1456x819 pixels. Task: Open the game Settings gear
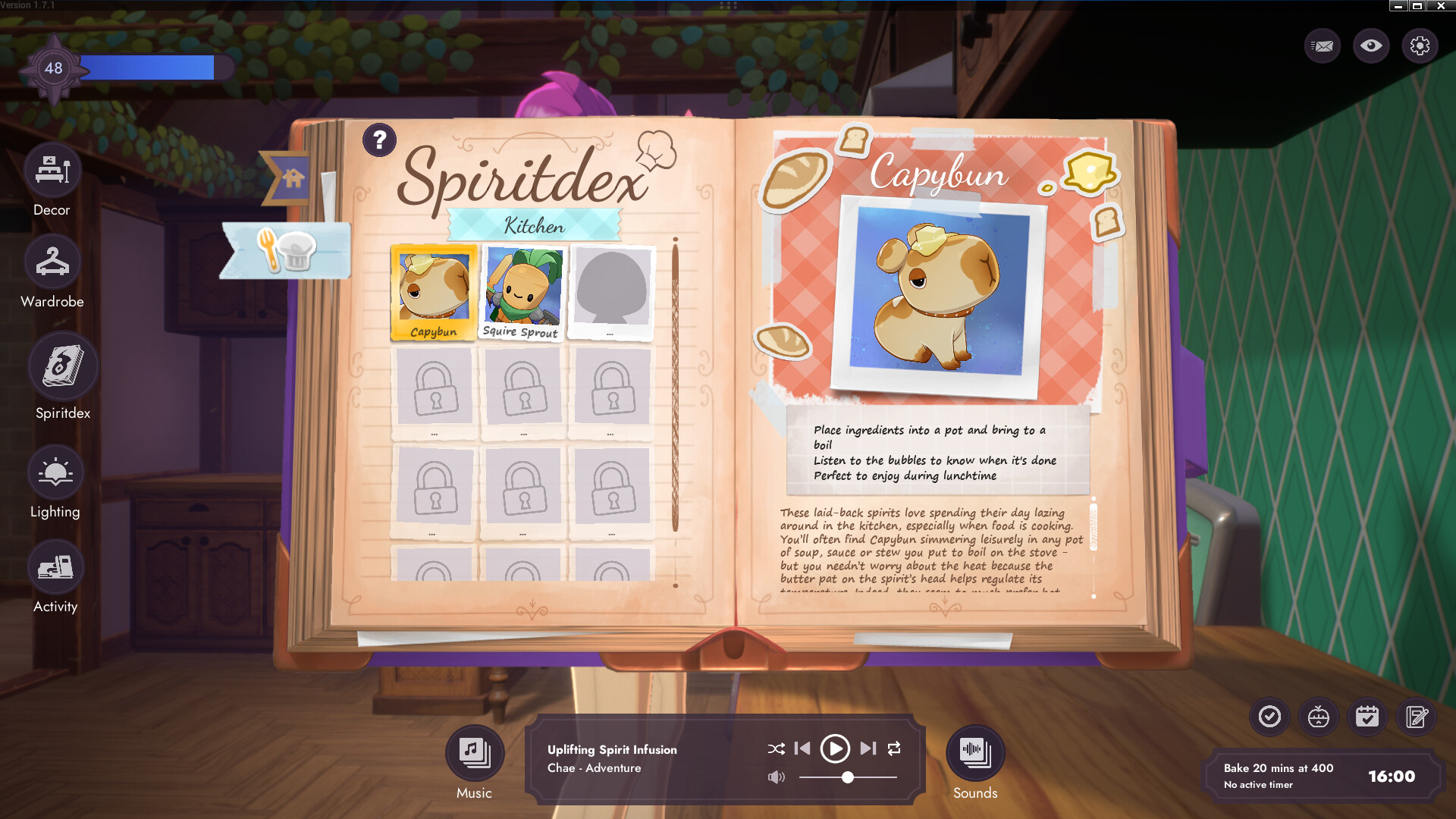click(1421, 45)
